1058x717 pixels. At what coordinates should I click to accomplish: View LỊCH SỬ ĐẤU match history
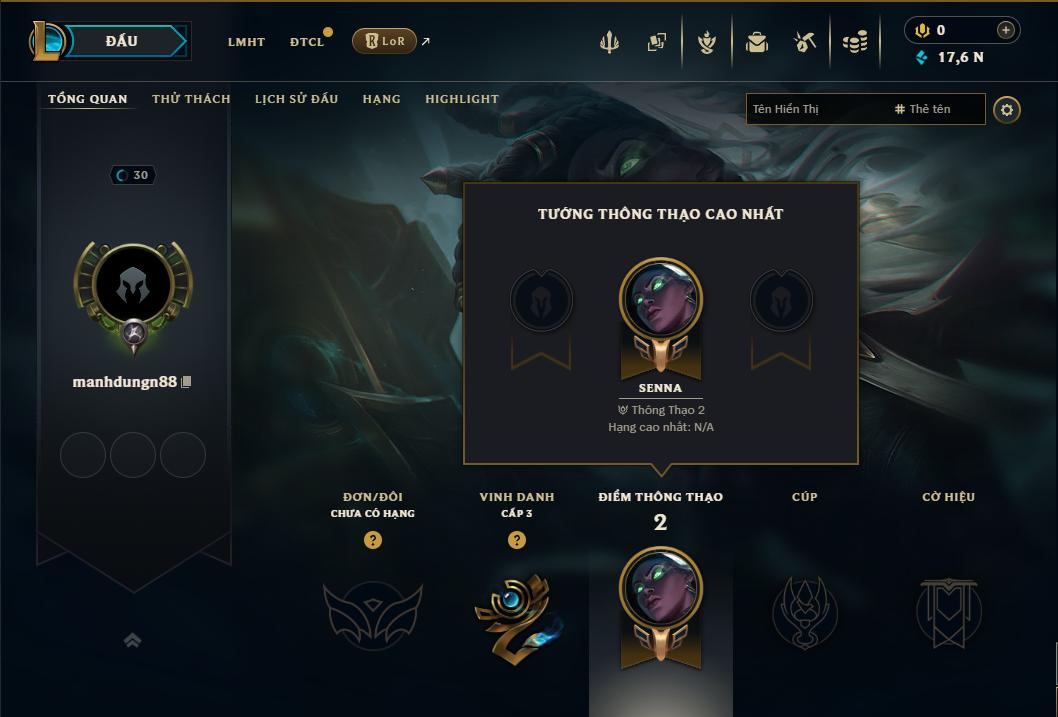pyautogui.click(x=296, y=99)
